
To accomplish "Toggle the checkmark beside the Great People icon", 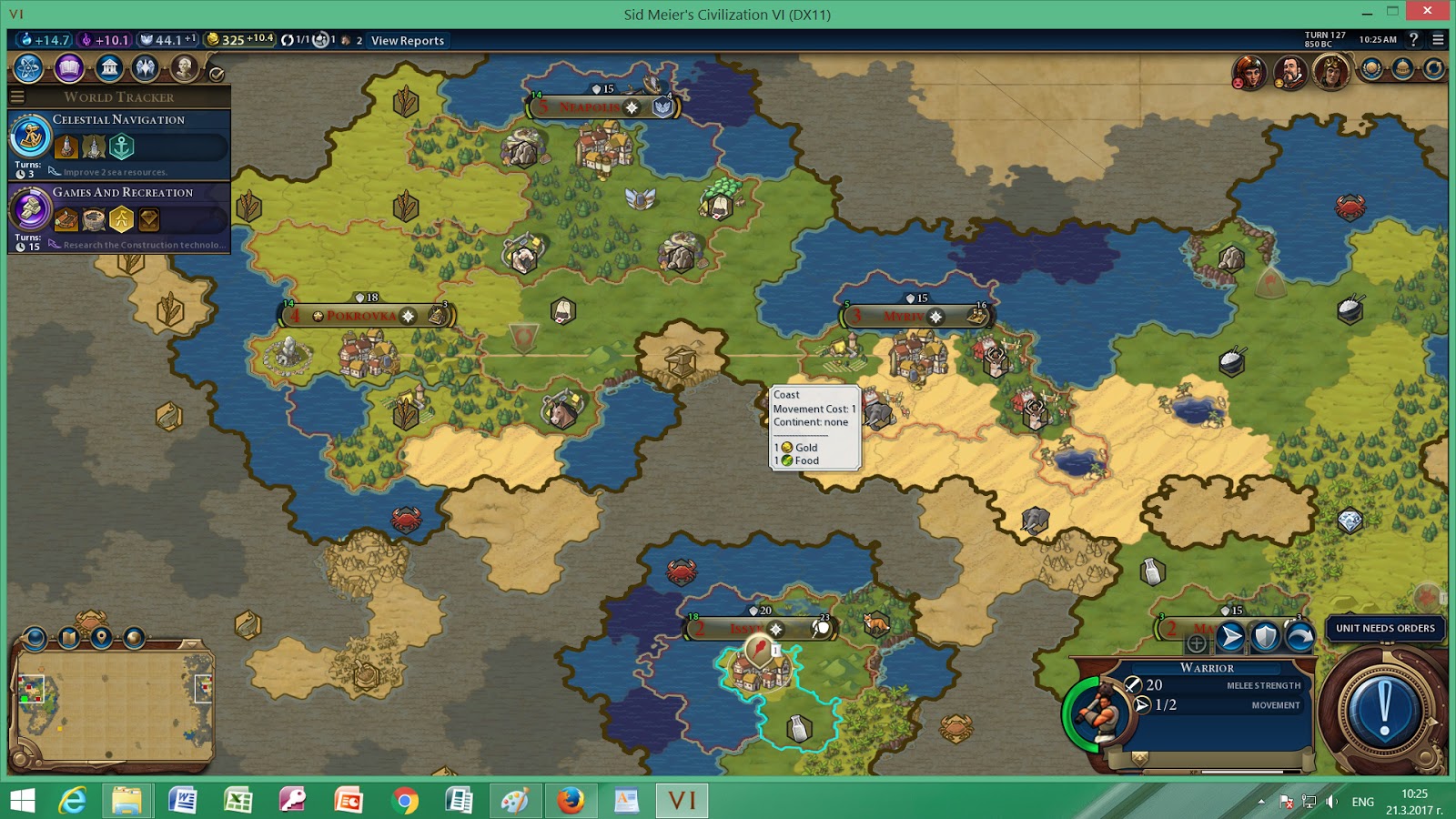I will point(217,71).
